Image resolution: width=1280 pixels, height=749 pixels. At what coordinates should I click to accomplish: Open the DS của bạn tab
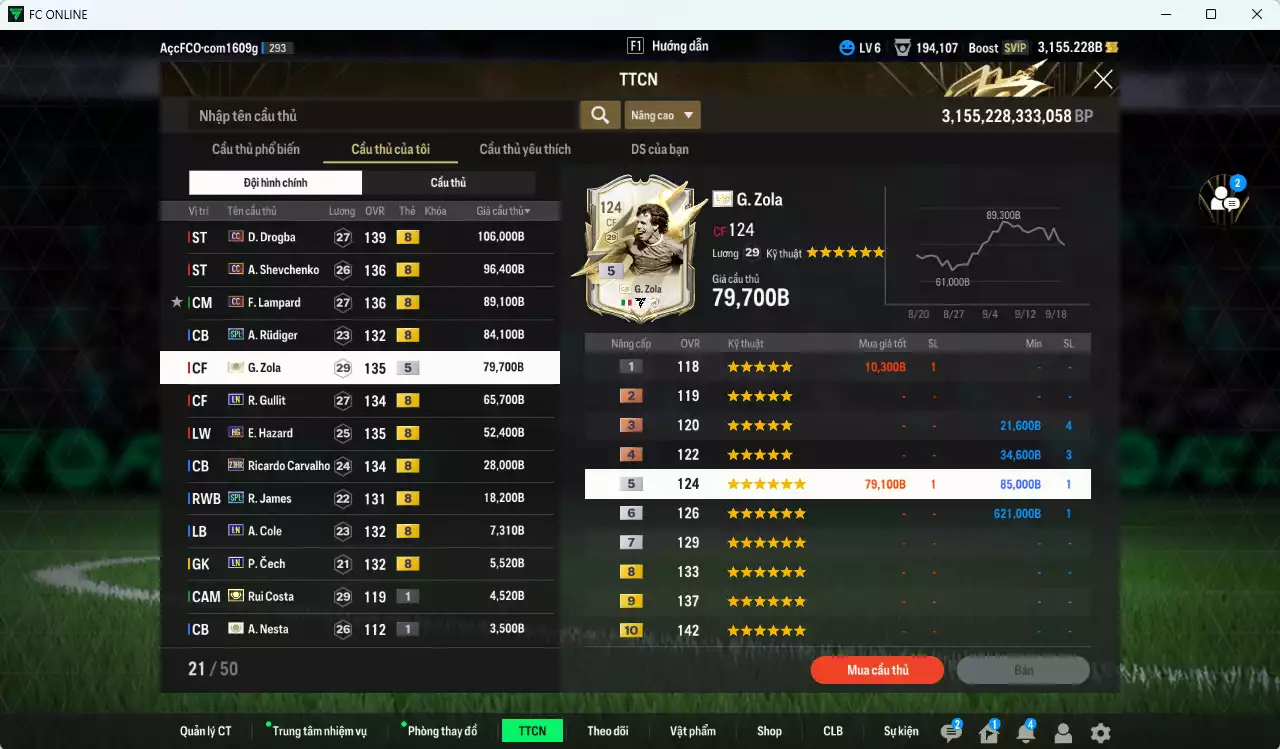coord(659,149)
